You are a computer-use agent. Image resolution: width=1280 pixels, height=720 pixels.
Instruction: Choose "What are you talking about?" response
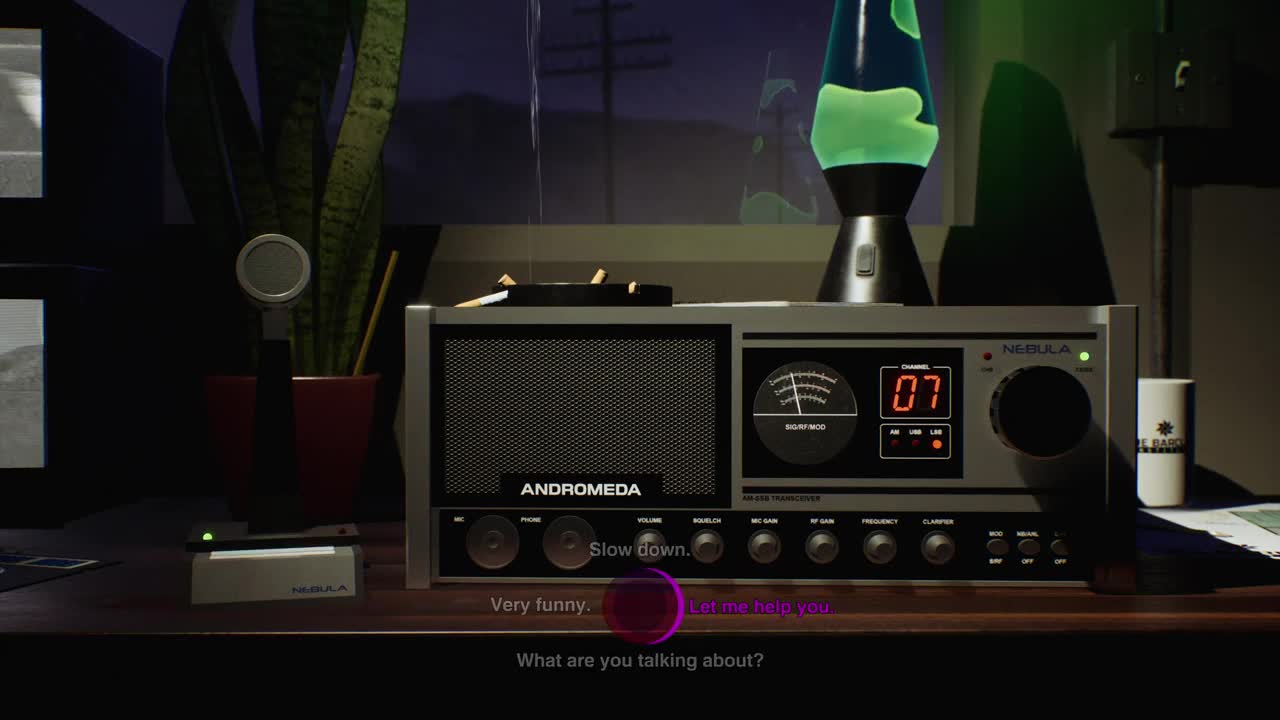(640, 660)
